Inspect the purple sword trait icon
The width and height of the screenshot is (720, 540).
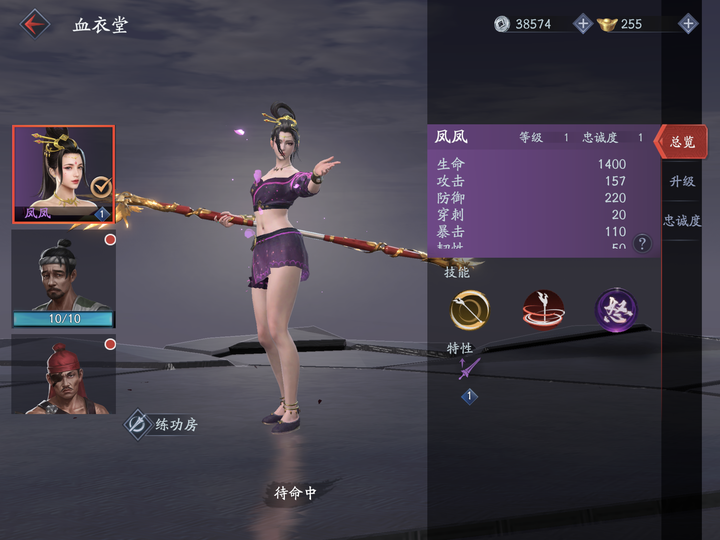tap(465, 370)
